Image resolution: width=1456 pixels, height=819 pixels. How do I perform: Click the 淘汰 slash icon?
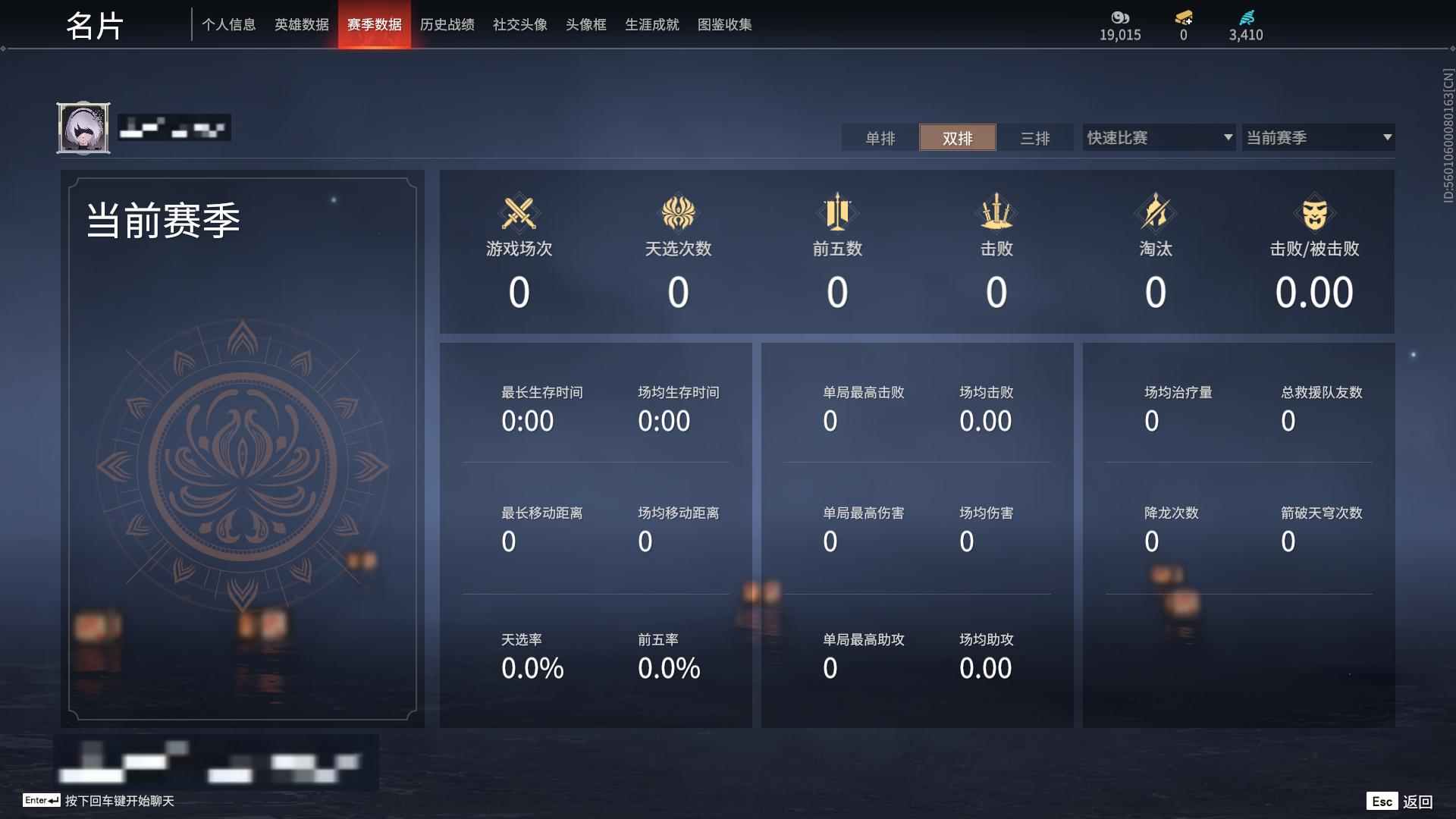pyautogui.click(x=1155, y=213)
